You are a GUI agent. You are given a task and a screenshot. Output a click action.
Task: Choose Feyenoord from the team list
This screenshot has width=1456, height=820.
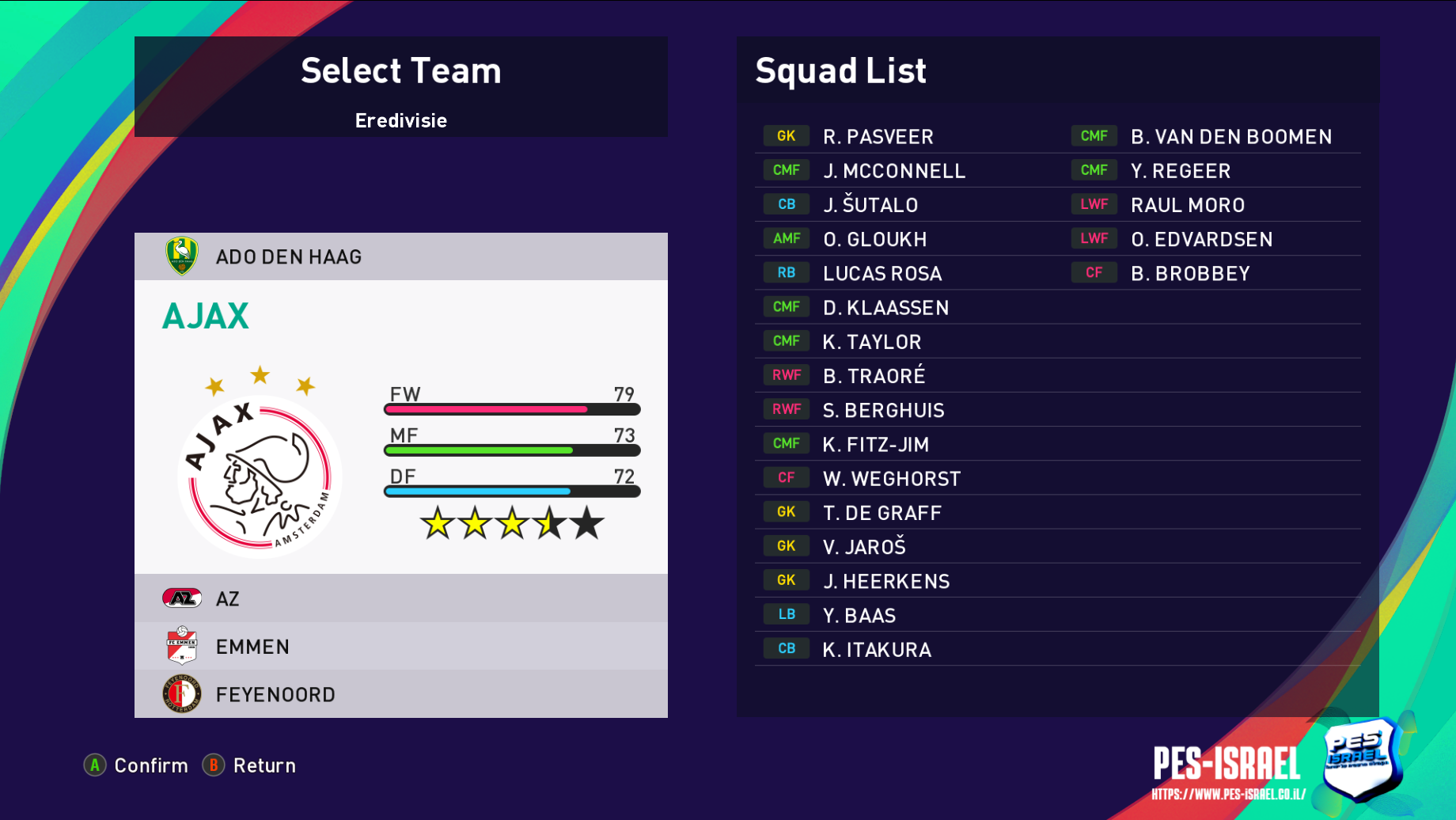[x=400, y=694]
